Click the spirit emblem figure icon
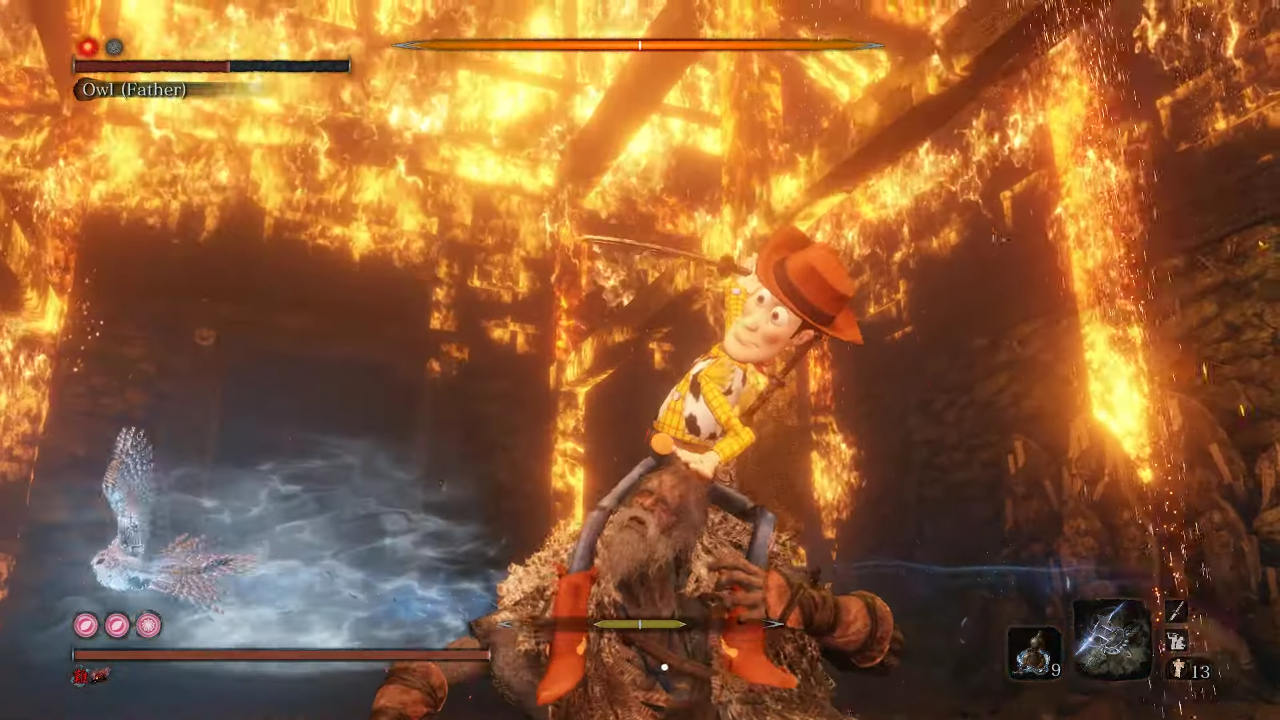This screenshot has height=720, width=1280. tap(1176, 670)
